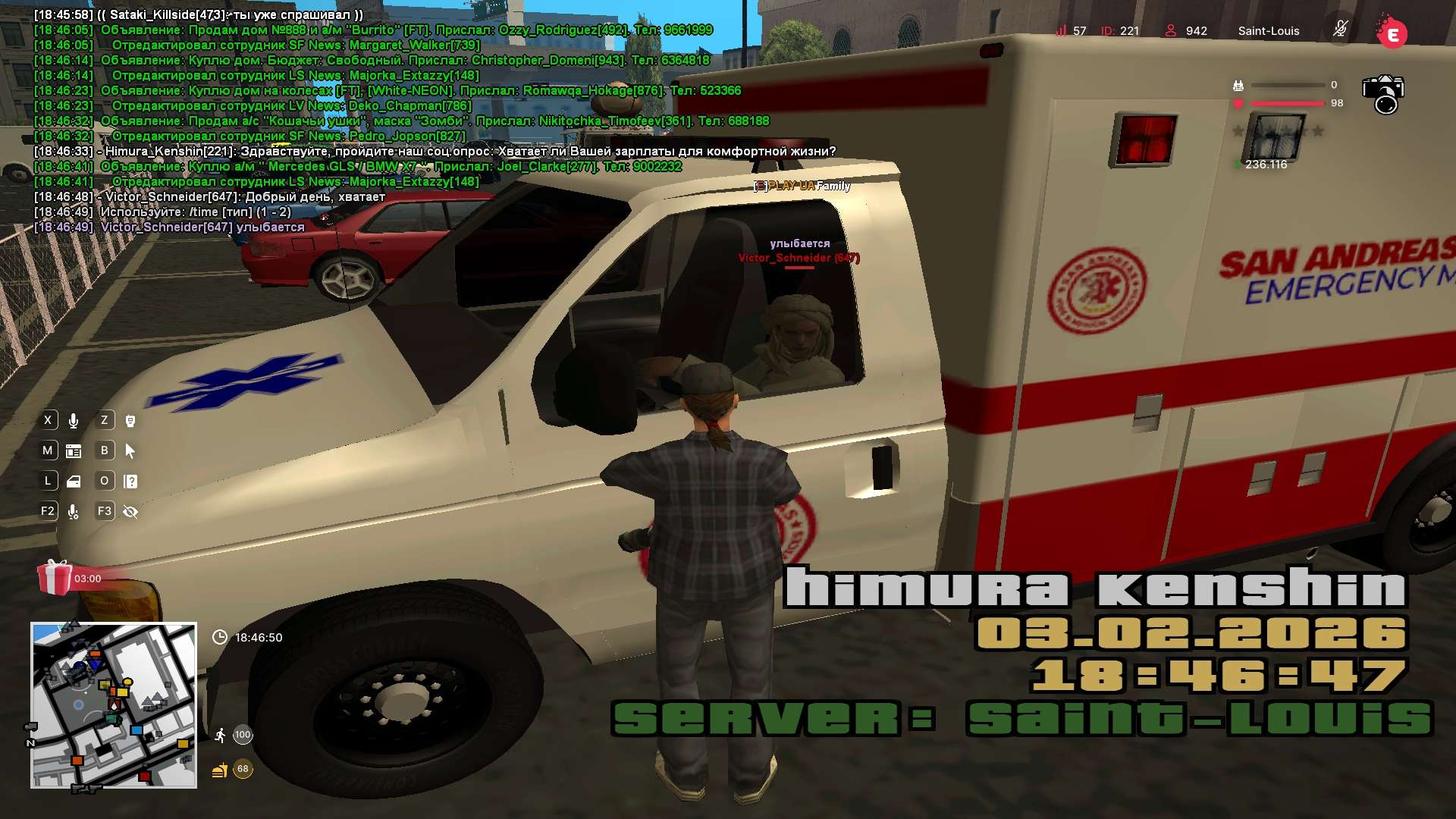The width and height of the screenshot is (1456, 819).
Task: Click the red E server logo
Action: click(1392, 33)
